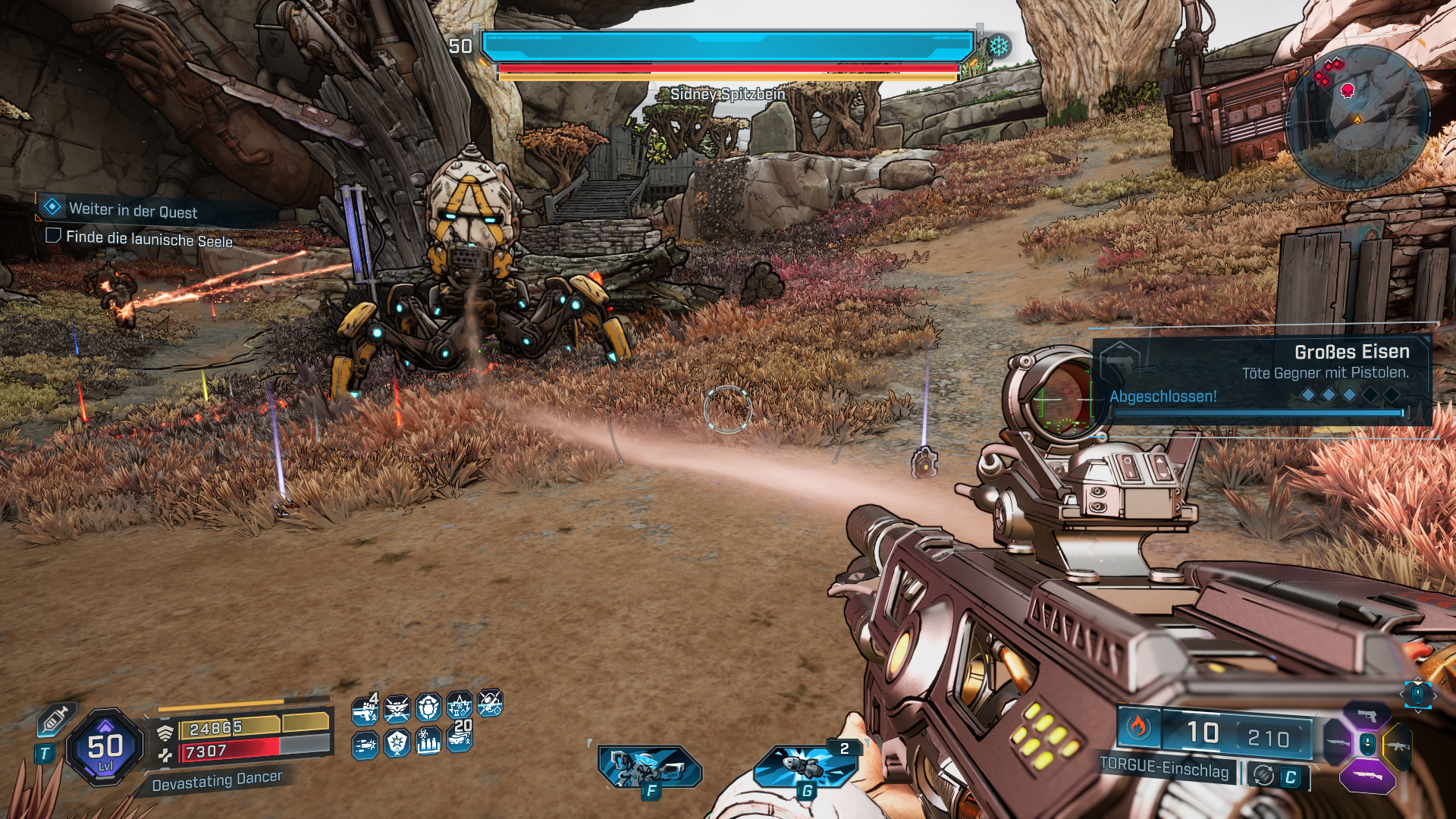This screenshot has width=1456, height=819.
Task: Click the fire element ammo icon
Action: (x=1137, y=727)
